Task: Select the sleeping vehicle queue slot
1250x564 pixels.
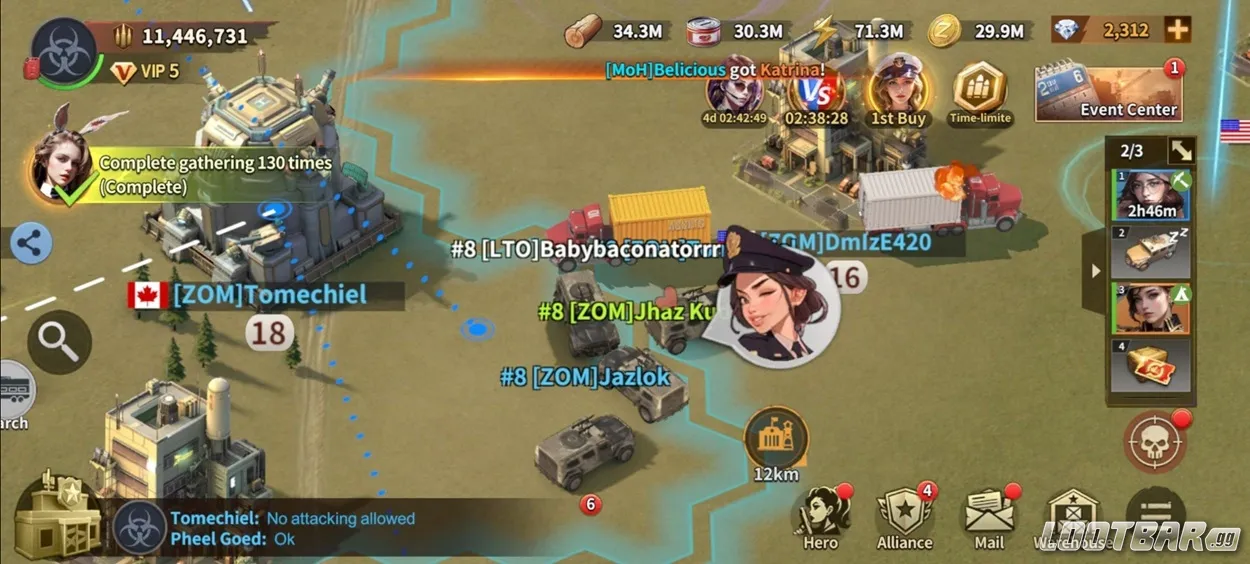Action: (1152, 252)
